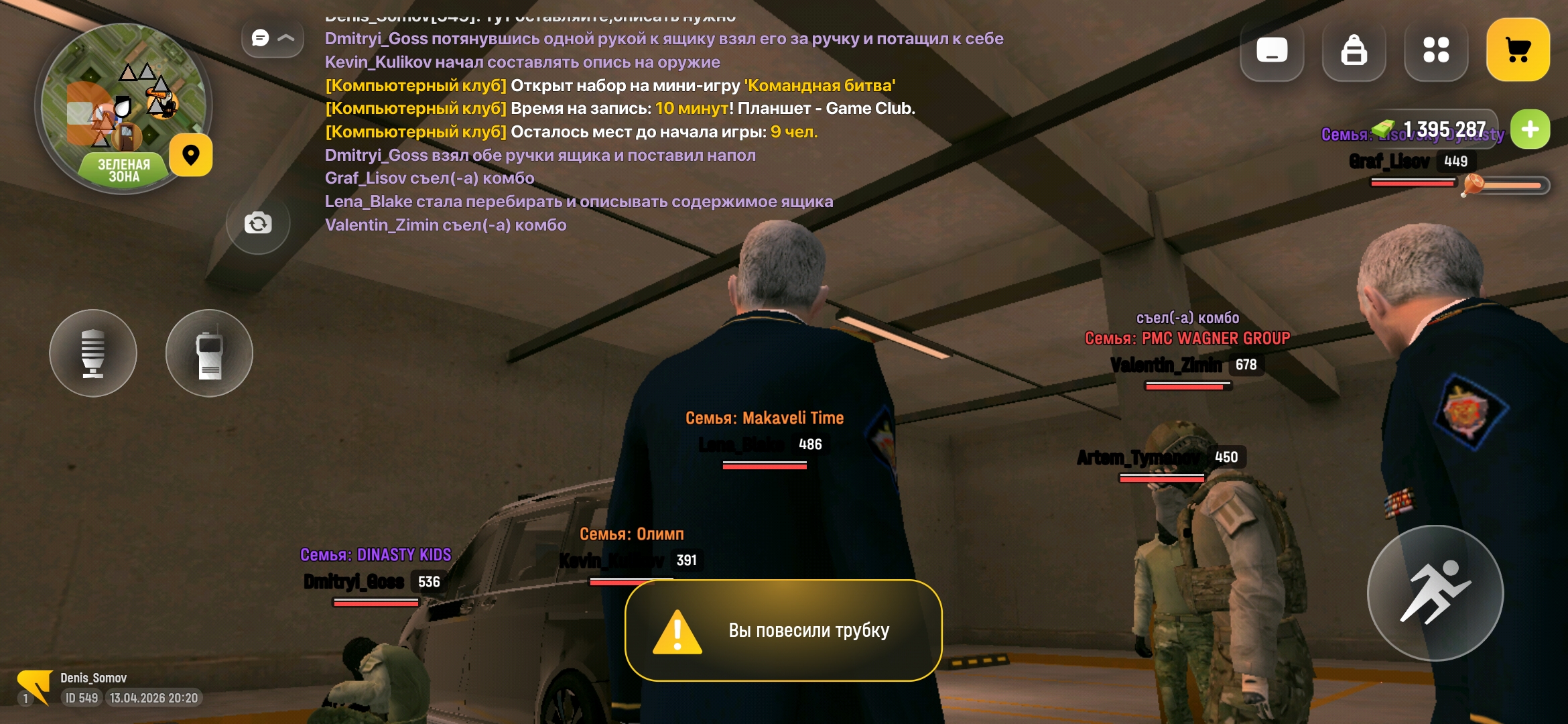Open the backpack inventory
Image resolution: width=1568 pixels, height=724 pixels.
[1354, 50]
